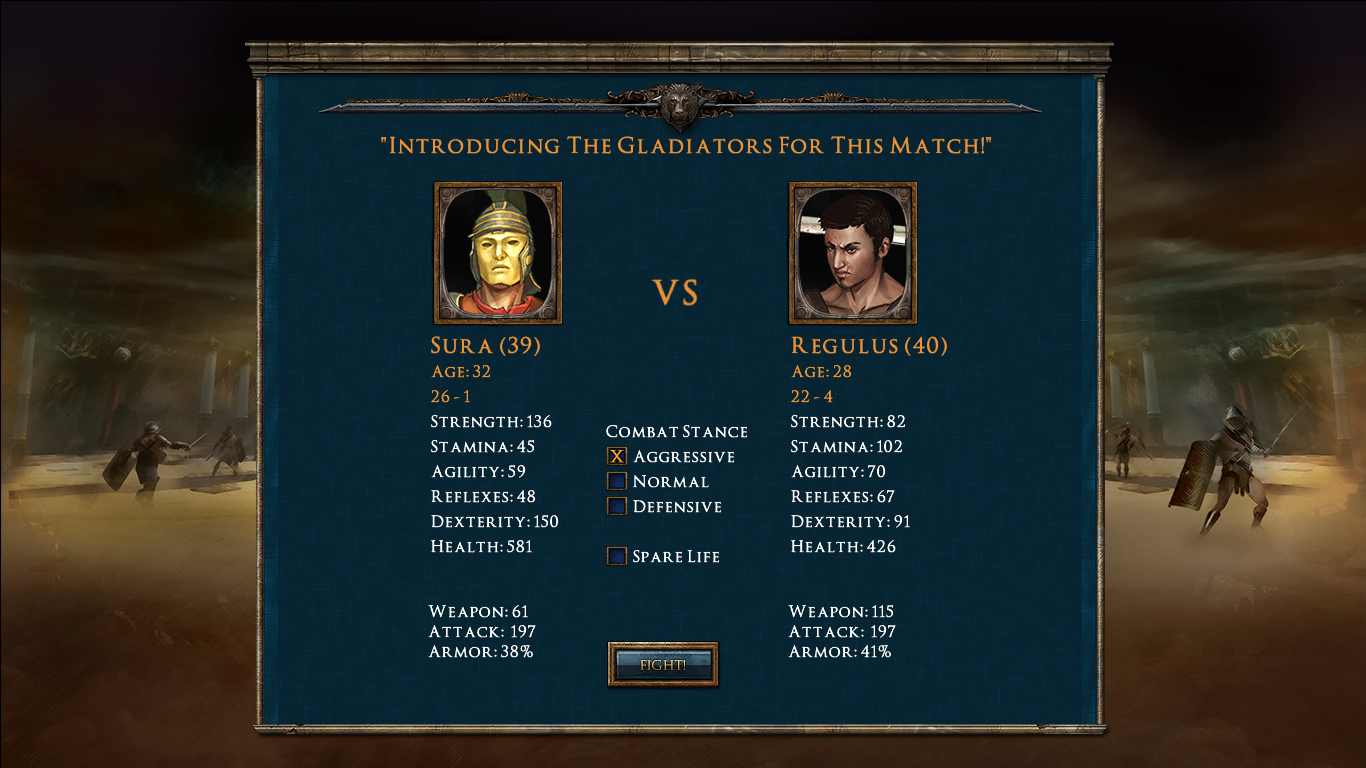Click Sura's gladiator portrait
The image size is (1366, 768).
pos(497,251)
